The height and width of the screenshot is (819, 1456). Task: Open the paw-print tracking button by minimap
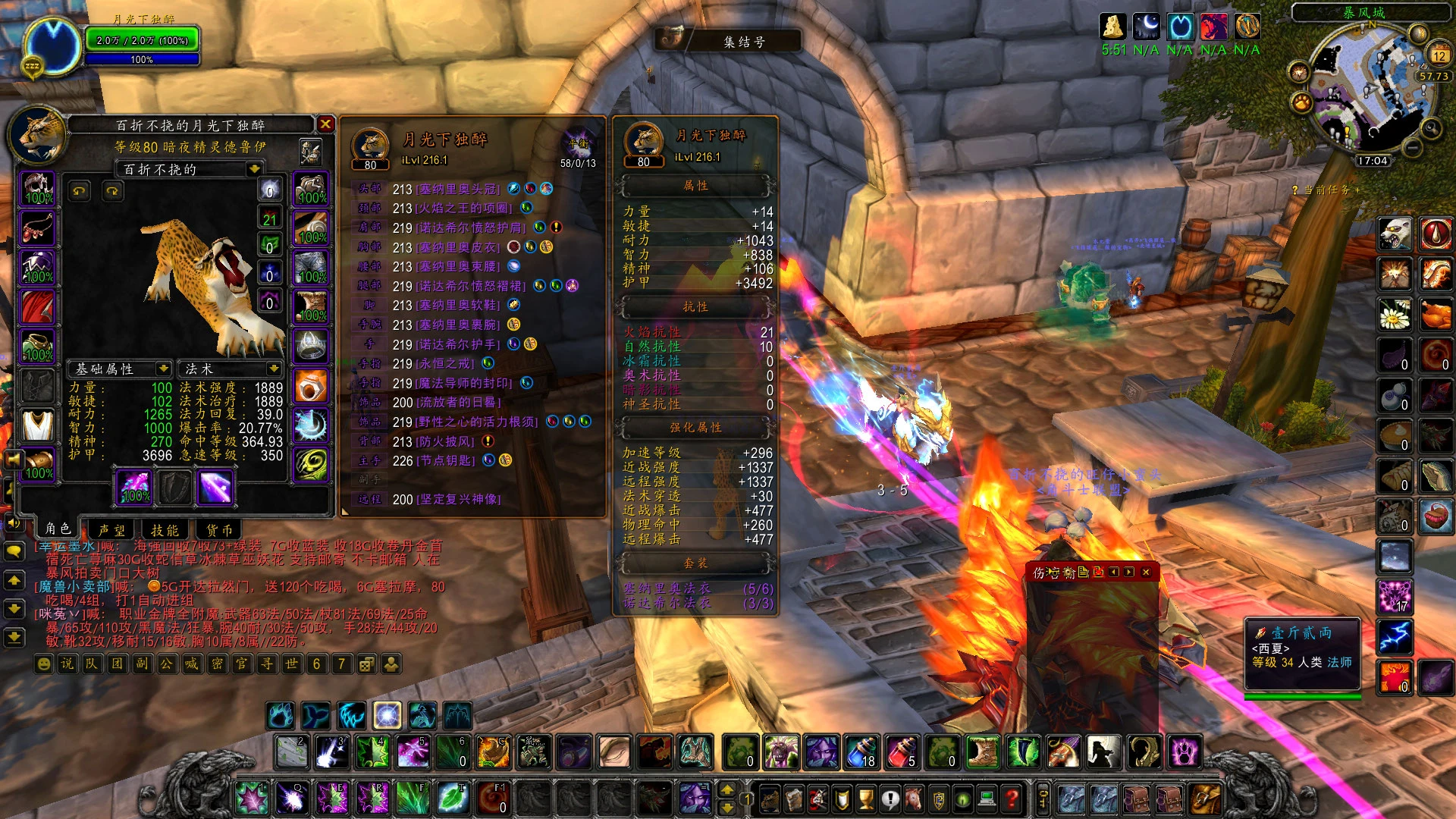pos(1301,101)
